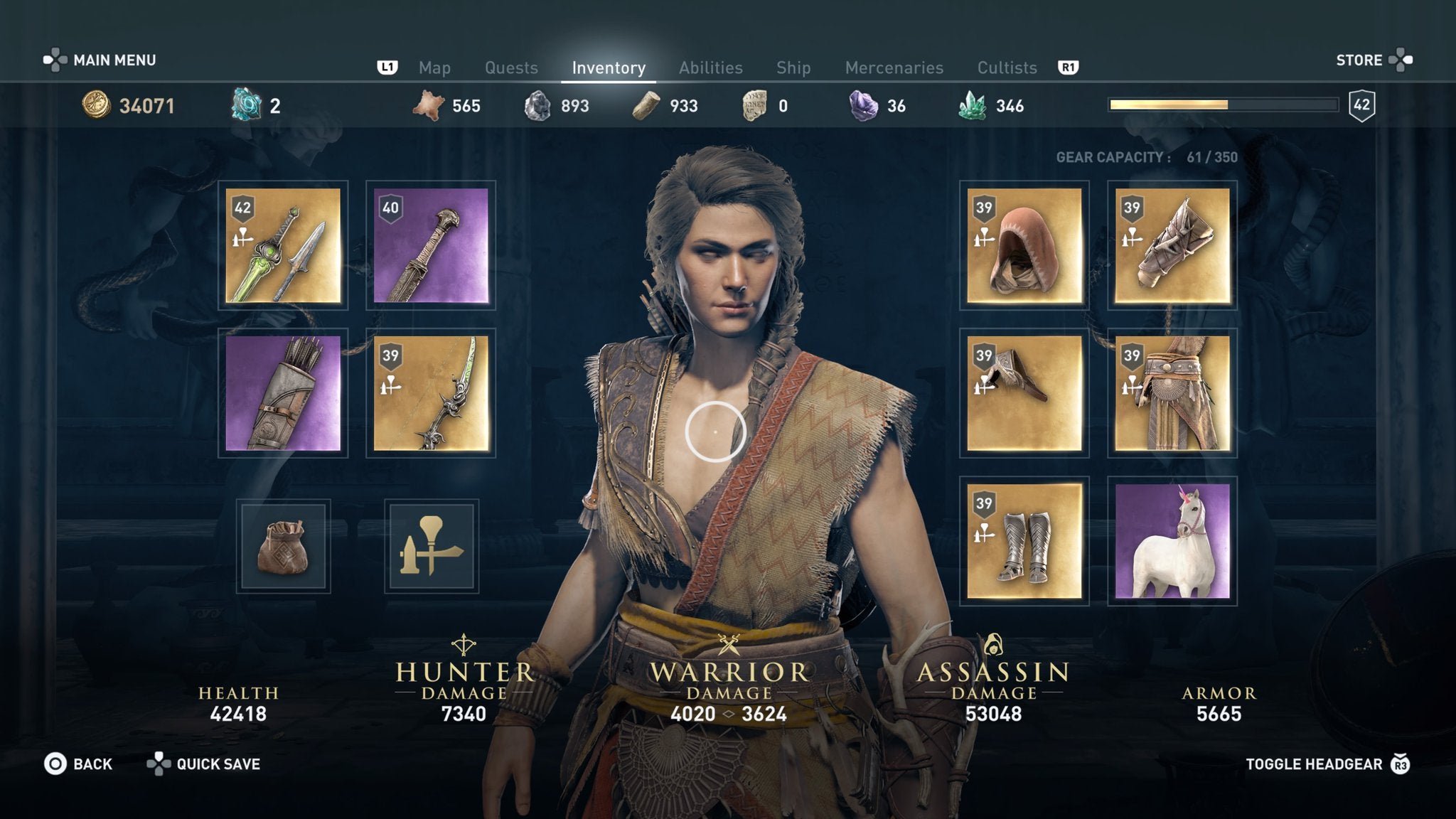Viewport: 1456px width, 819px height.
Task: Expand the Ship section
Action: pyautogui.click(x=794, y=68)
